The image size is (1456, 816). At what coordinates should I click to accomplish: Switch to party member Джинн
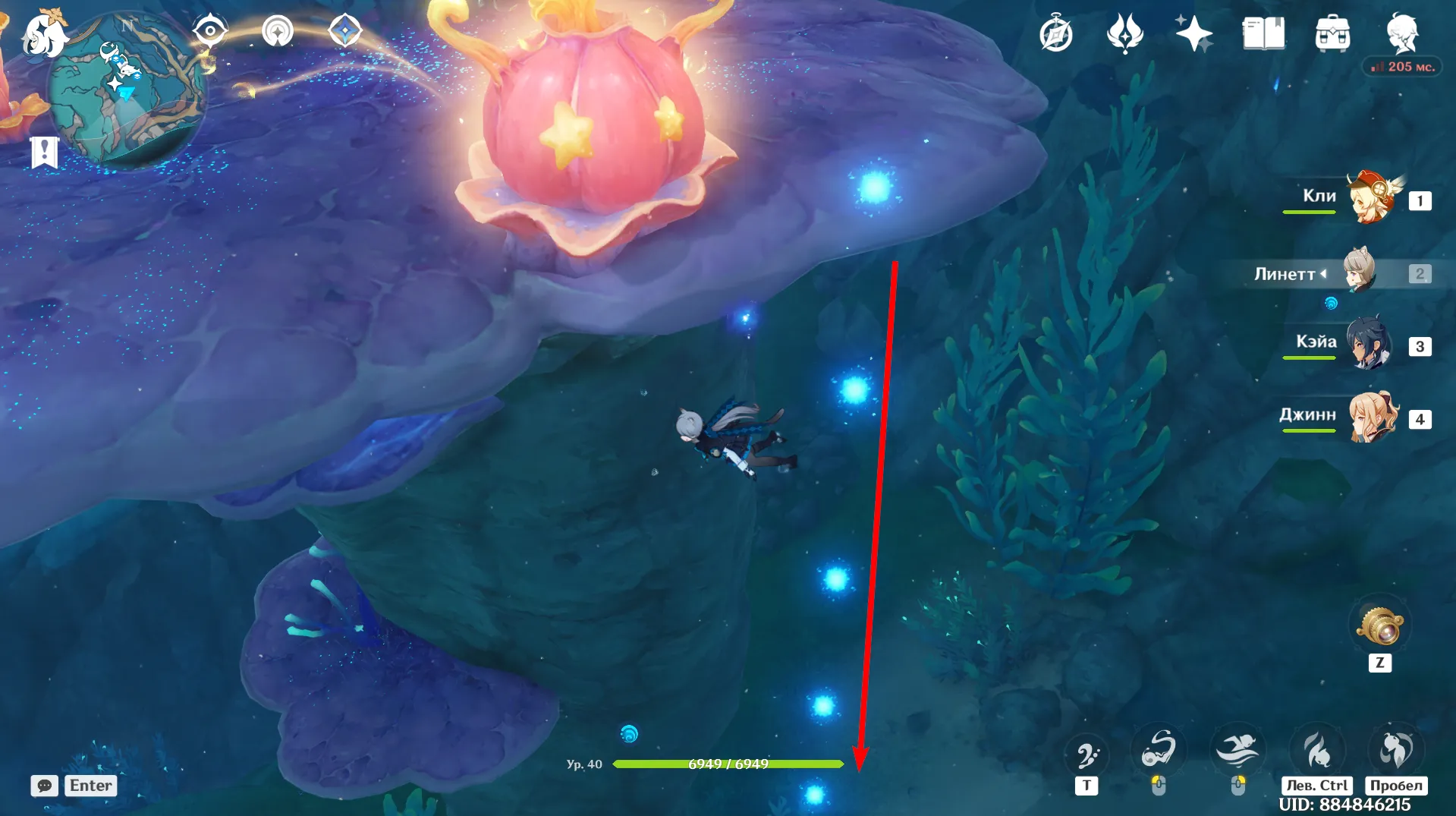click(x=1370, y=417)
